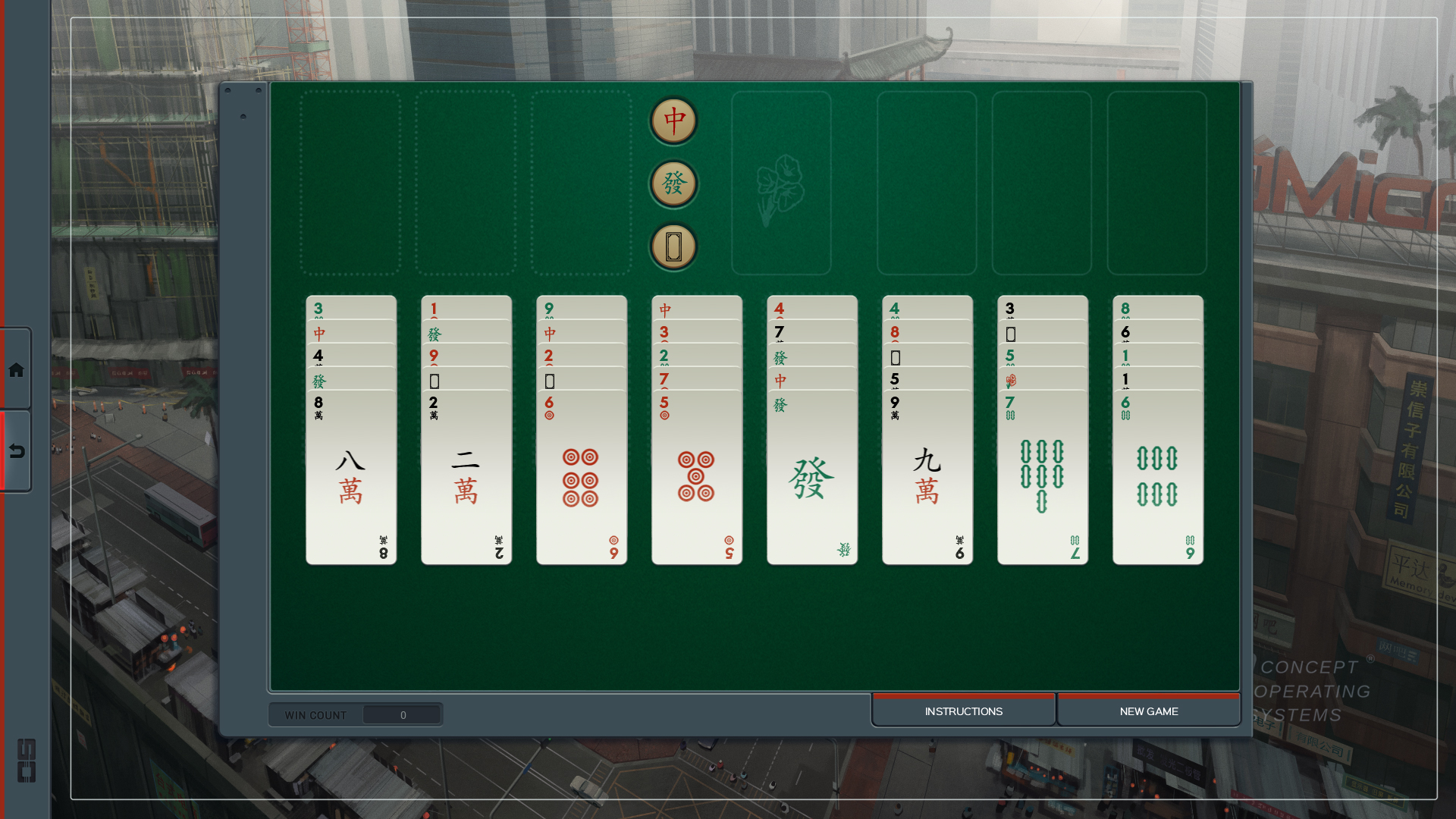Select the 八萬 card in the first column
Viewport: 1456px width, 819px height.
point(350,478)
